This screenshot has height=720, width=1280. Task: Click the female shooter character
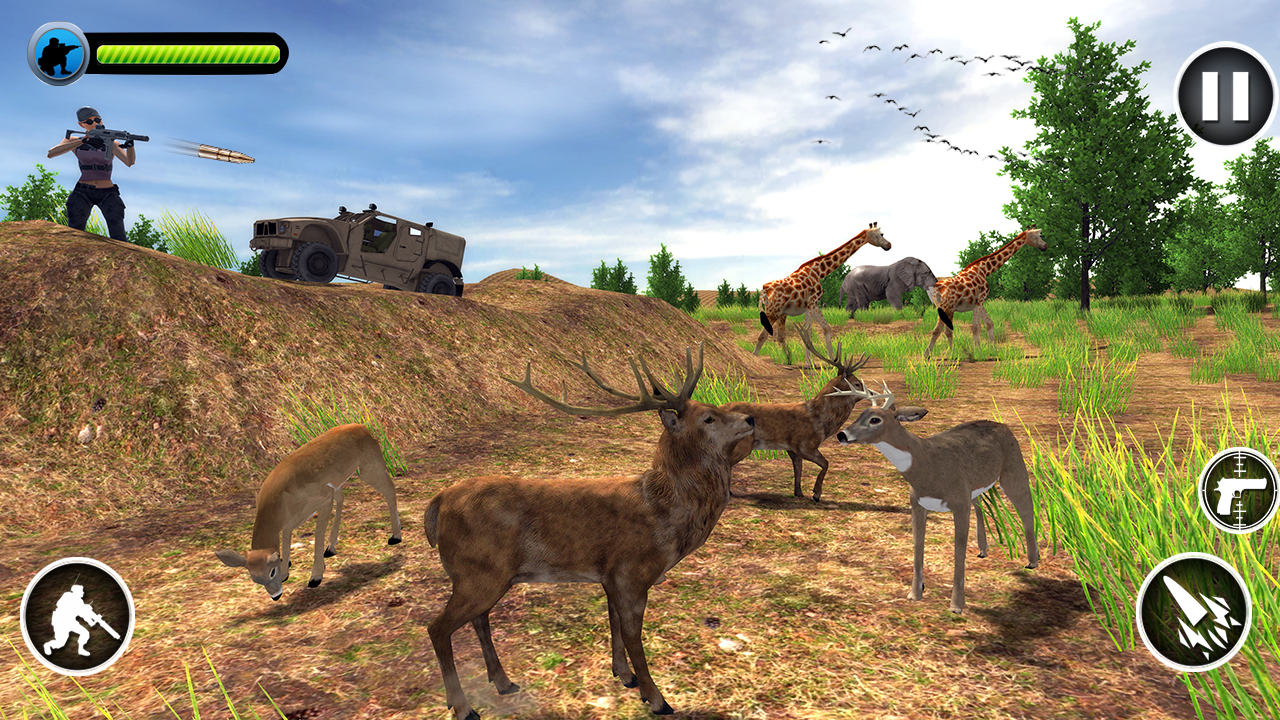click(x=95, y=170)
